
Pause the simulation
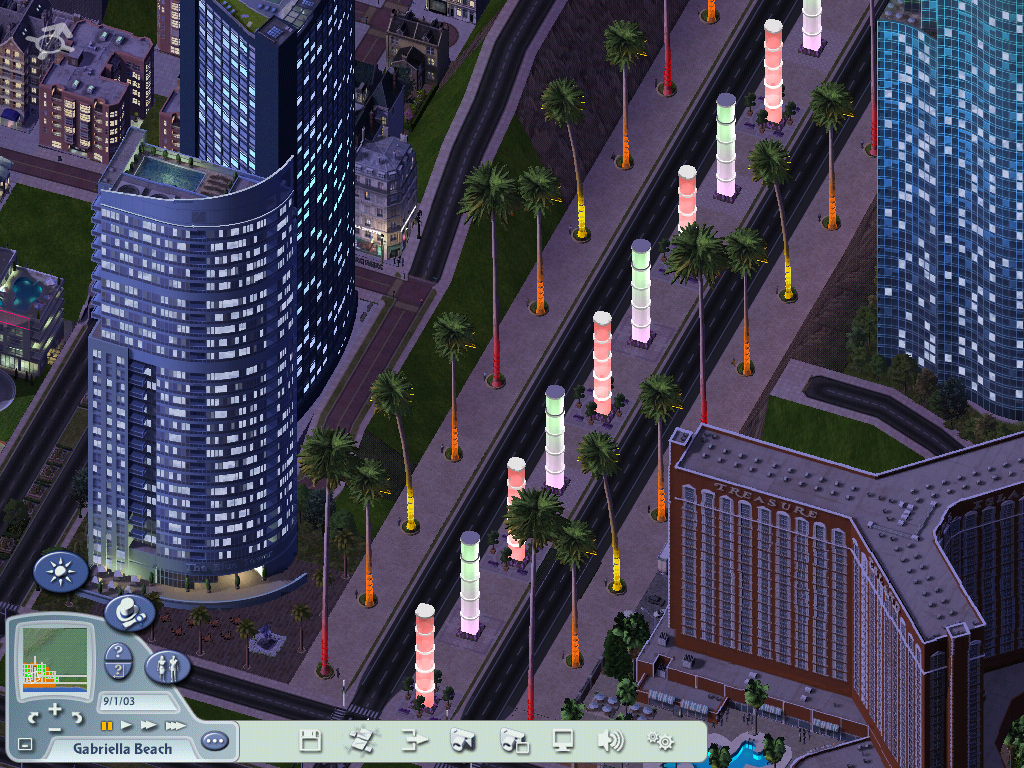click(x=106, y=725)
